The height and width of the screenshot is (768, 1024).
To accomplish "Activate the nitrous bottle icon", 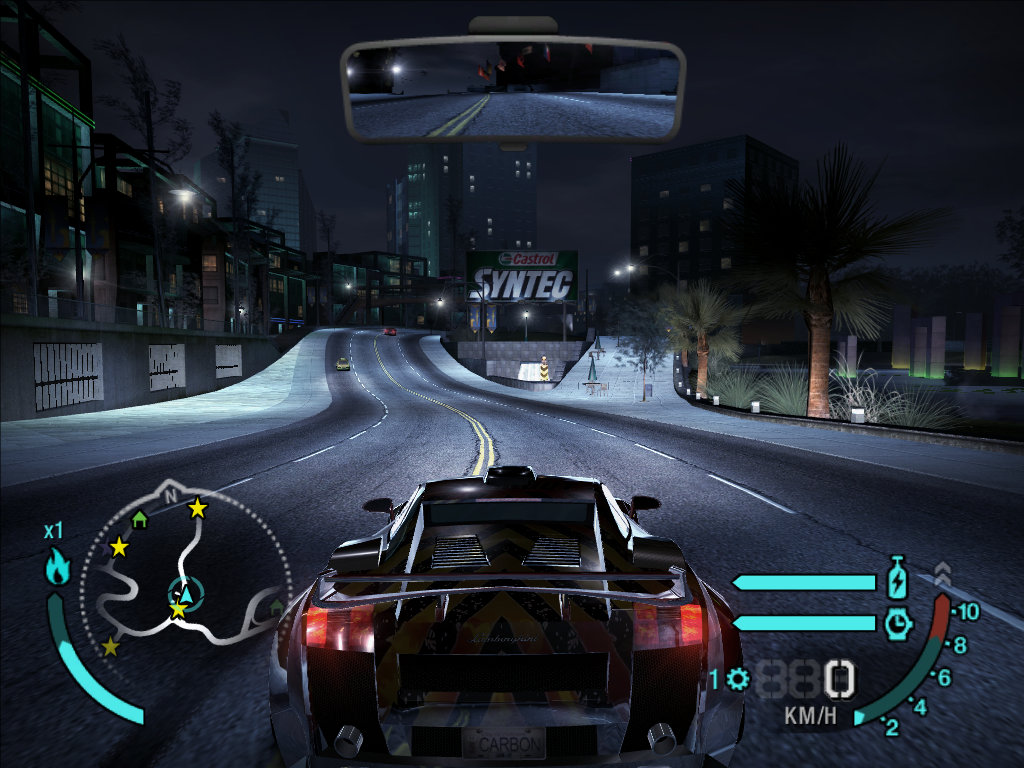I will (896, 578).
